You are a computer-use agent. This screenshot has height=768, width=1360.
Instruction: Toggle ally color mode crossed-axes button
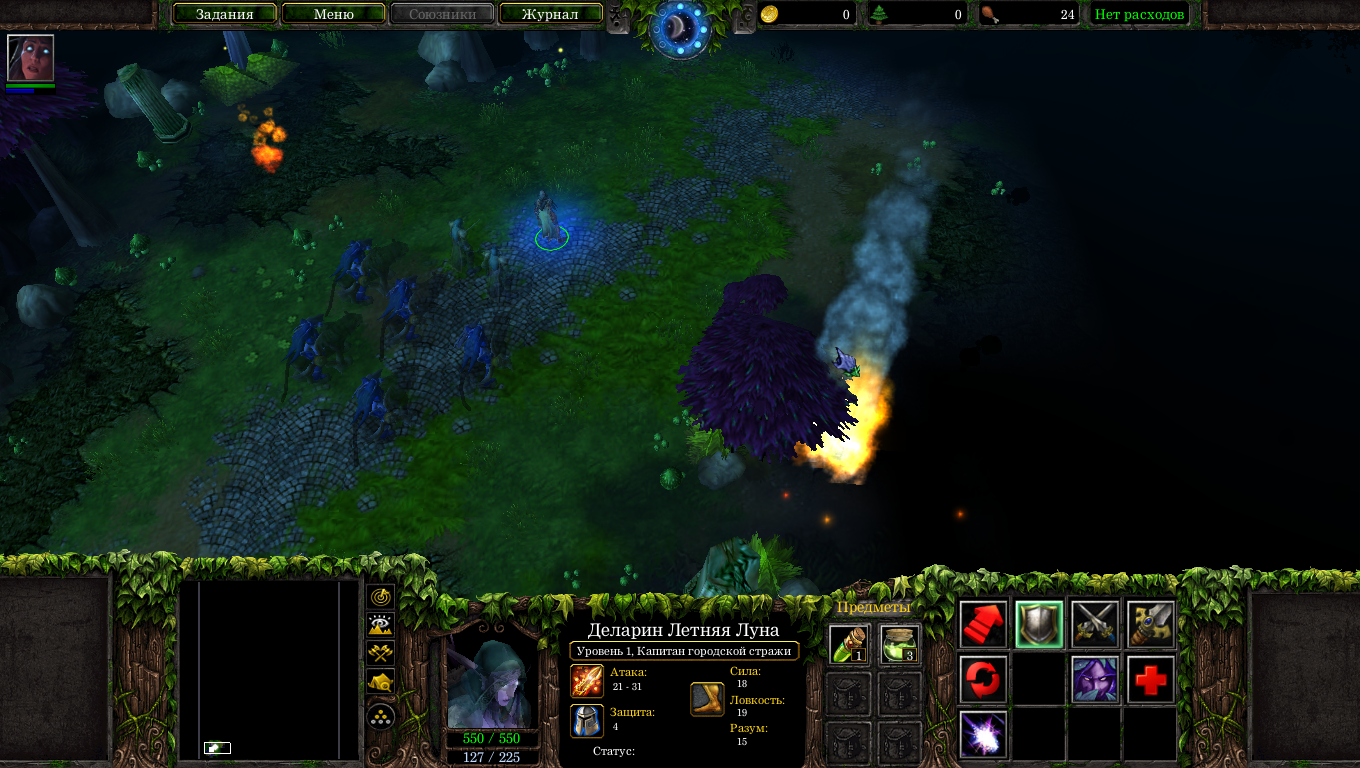pyautogui.click(x=381, y=654)
